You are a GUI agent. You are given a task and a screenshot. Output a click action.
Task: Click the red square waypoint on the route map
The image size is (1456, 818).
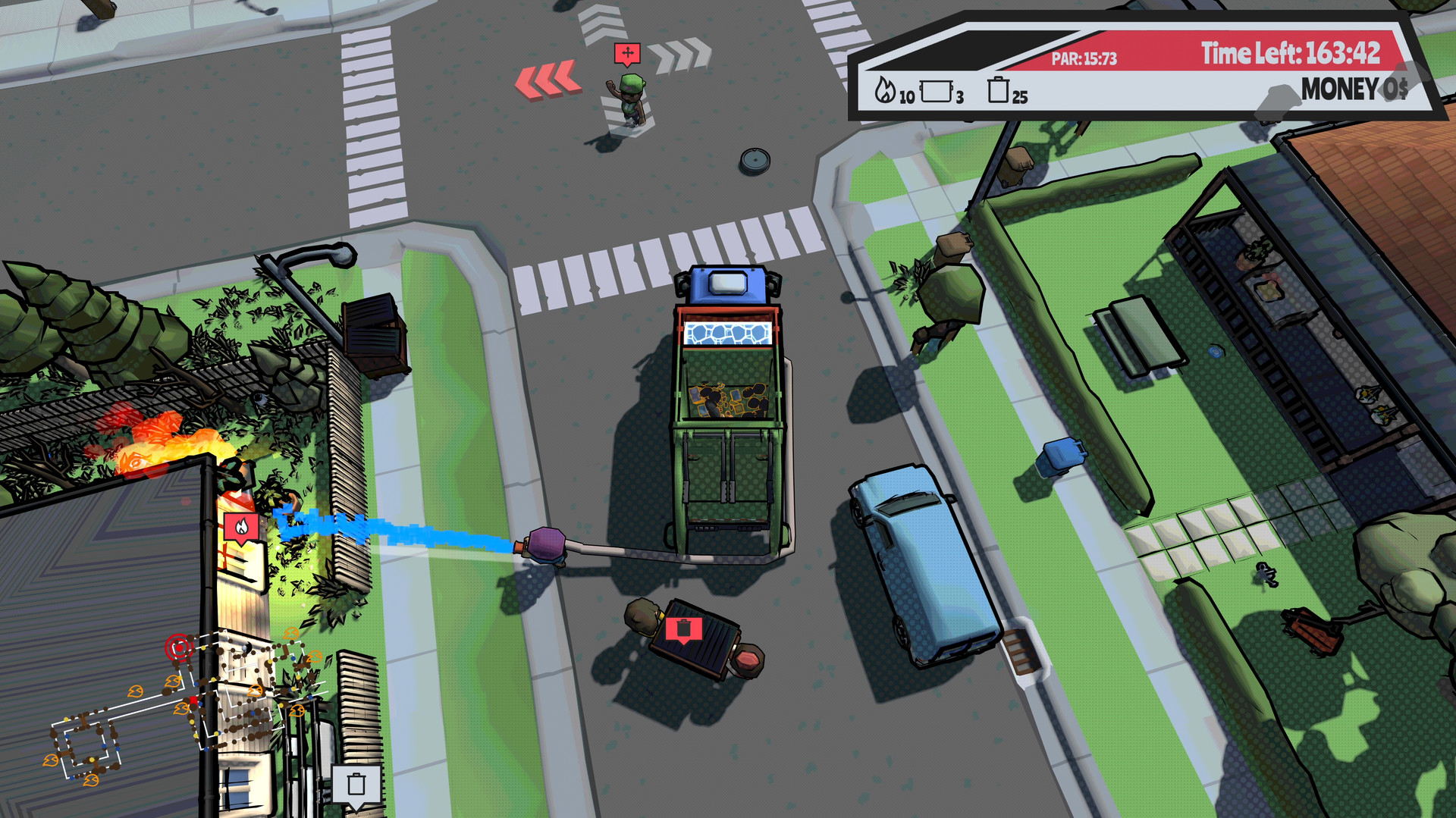[193, 700]
